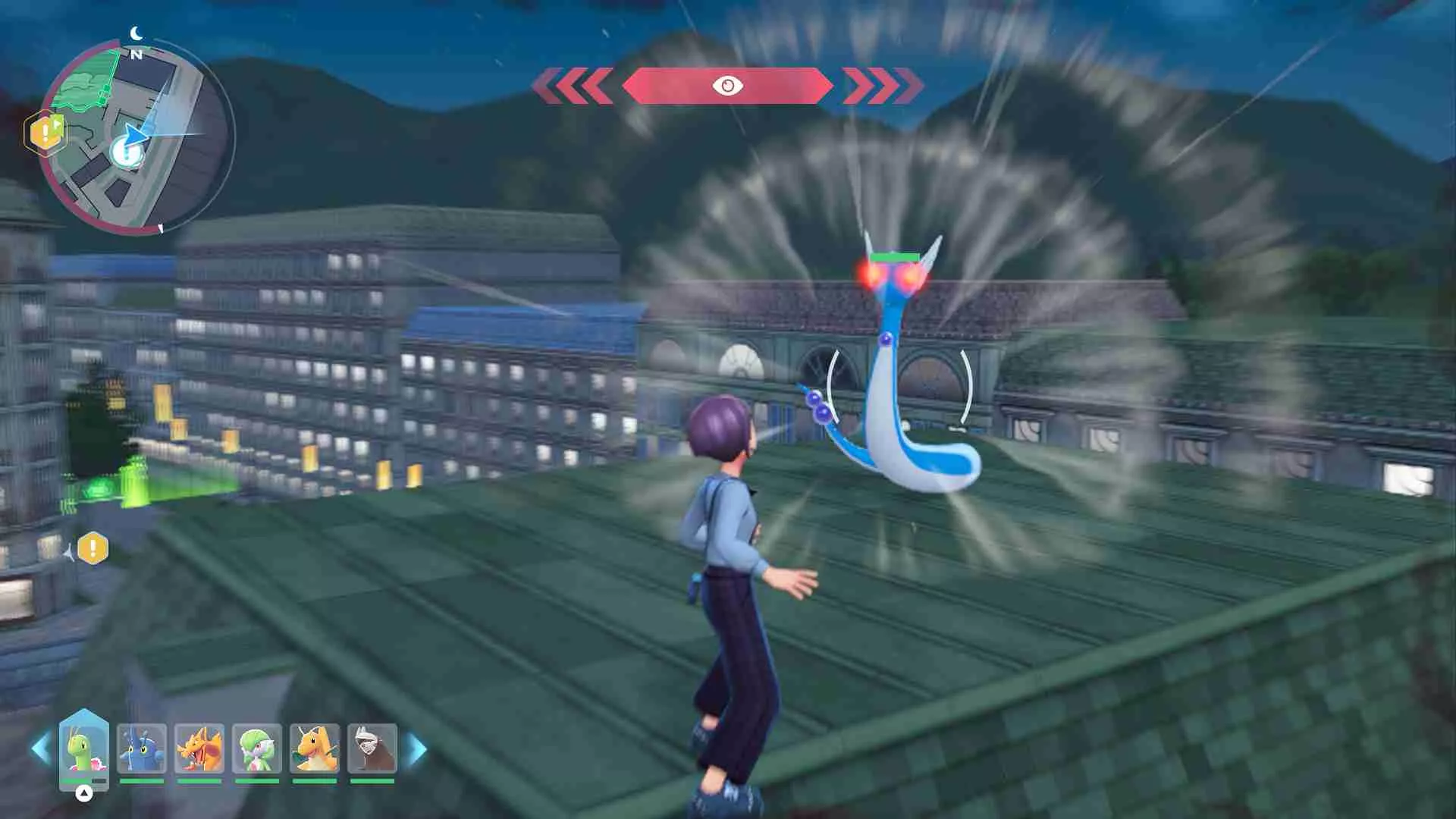Click the N compass marker on the minimap
1456x819 pixels.
click(x=136, y=53)
